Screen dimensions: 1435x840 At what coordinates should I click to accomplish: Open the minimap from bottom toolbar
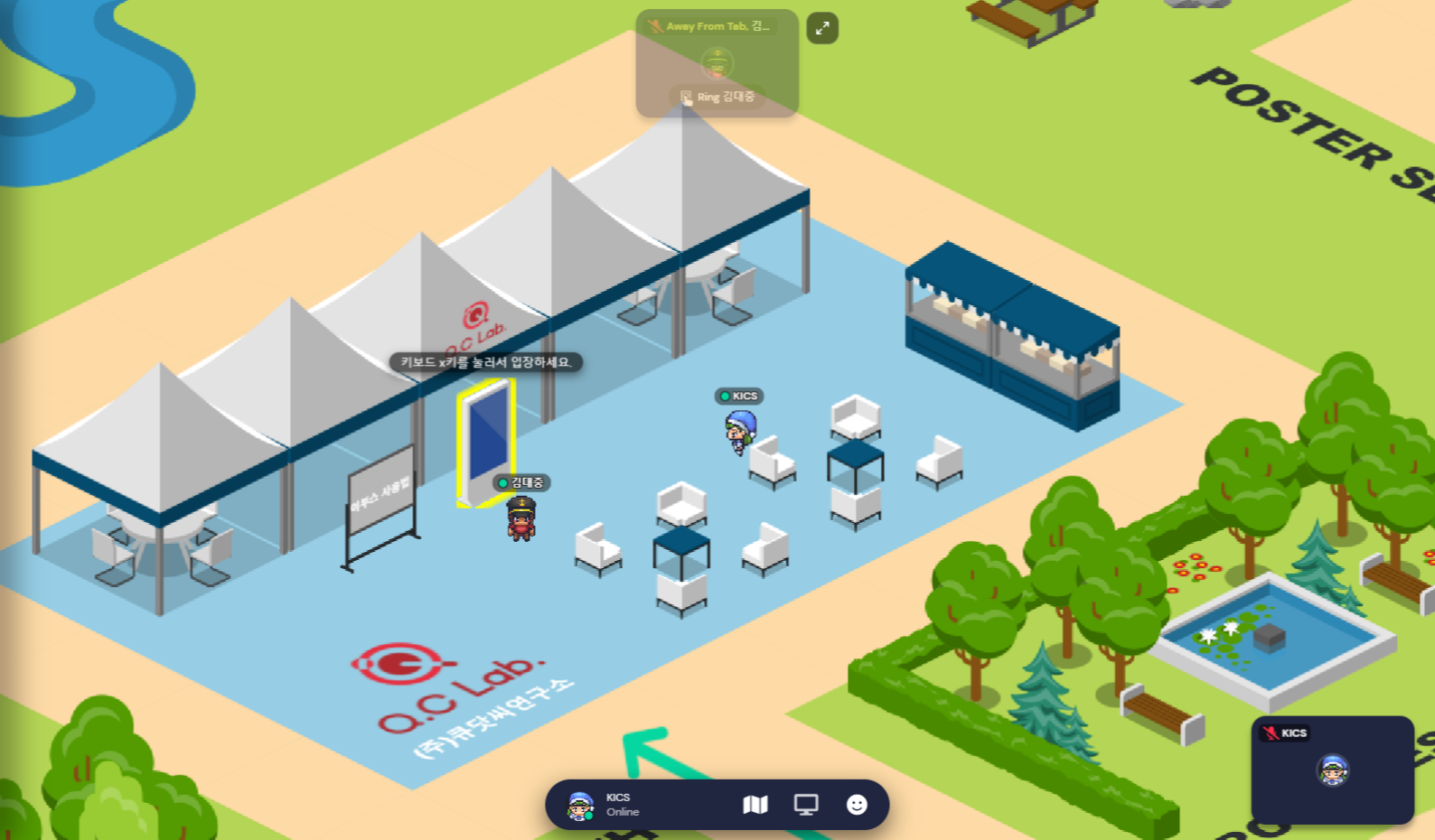[x=755, y=804]
